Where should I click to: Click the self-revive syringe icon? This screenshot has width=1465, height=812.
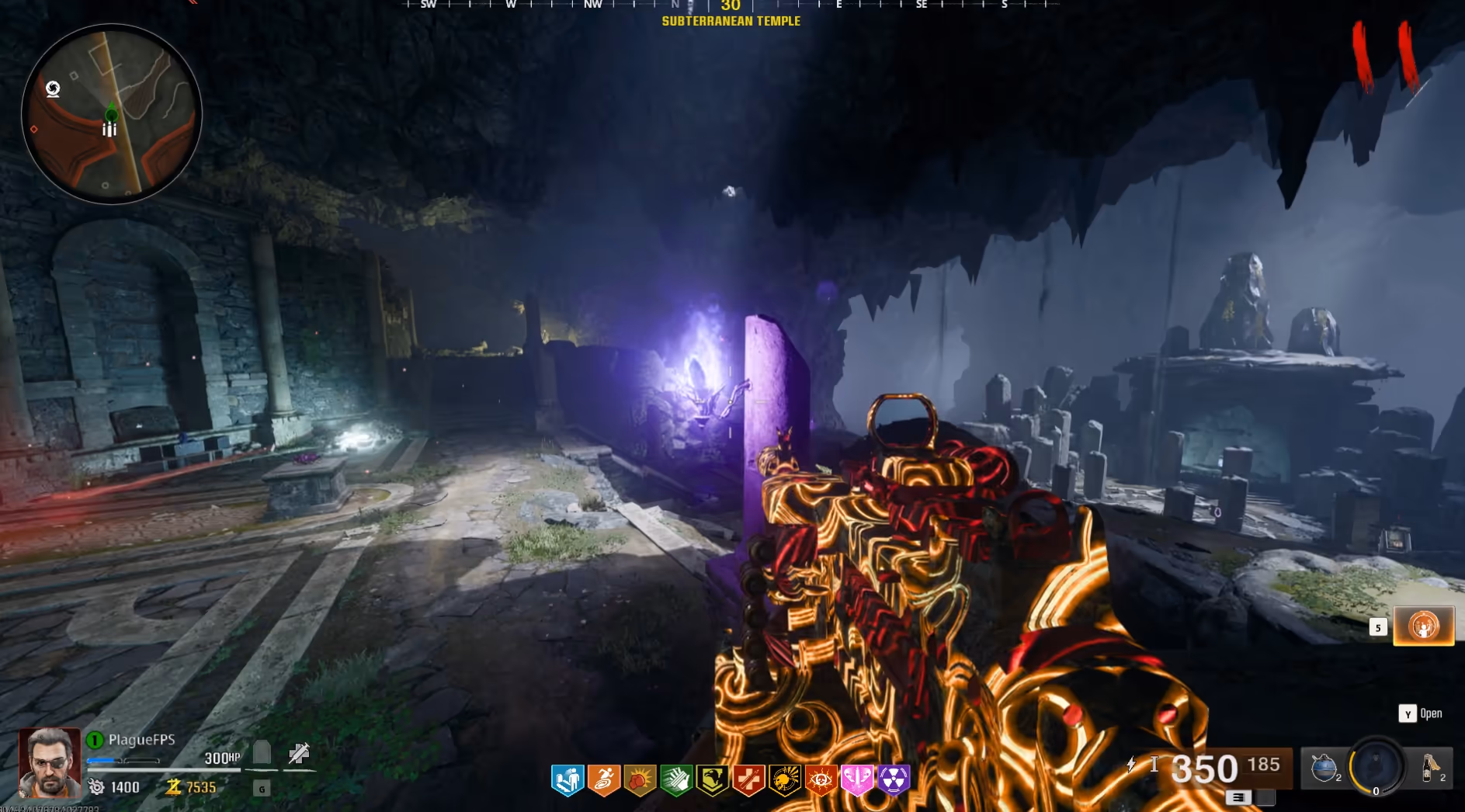(299, 753)
